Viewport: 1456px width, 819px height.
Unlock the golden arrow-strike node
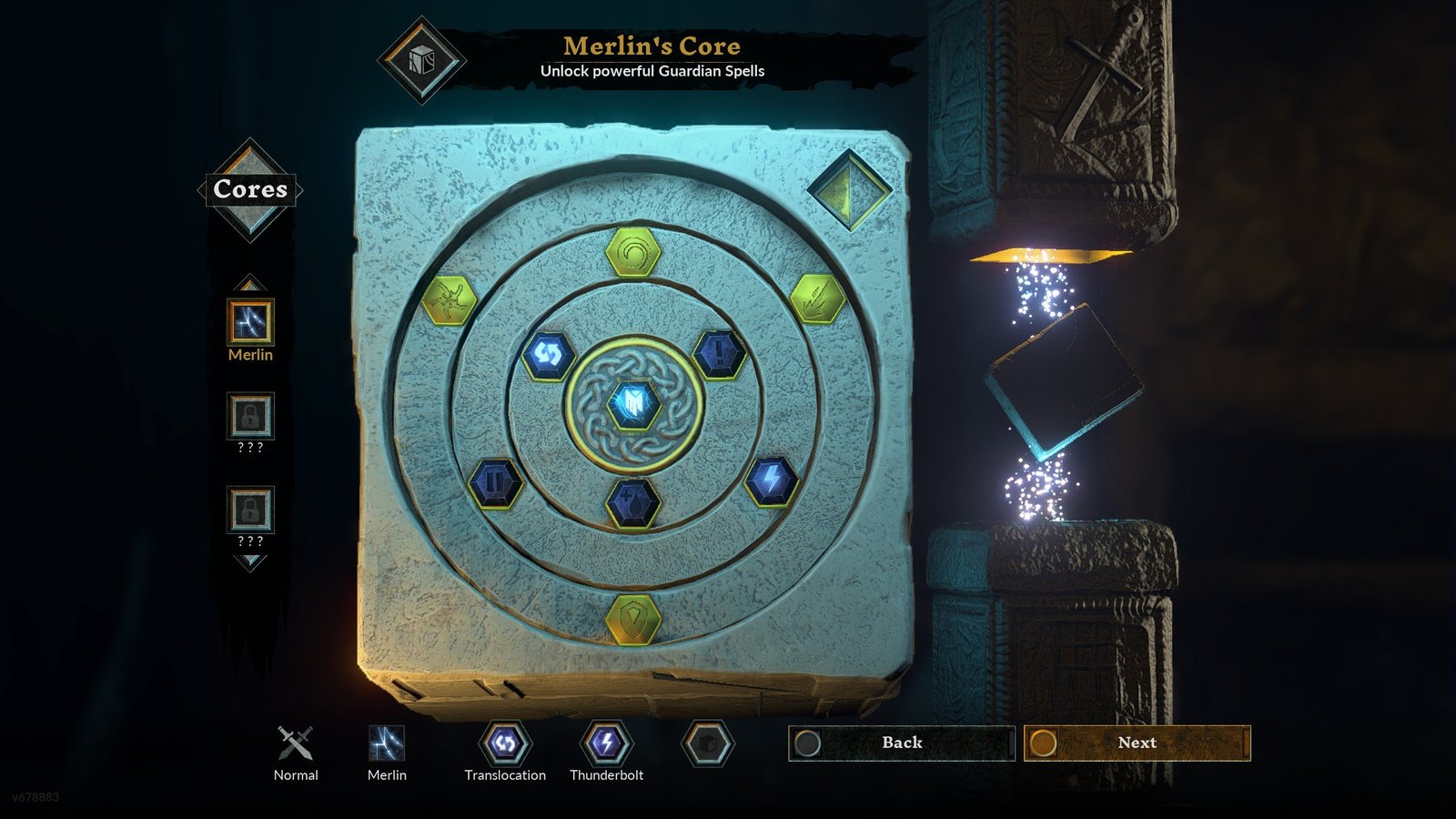coord(816,298)
